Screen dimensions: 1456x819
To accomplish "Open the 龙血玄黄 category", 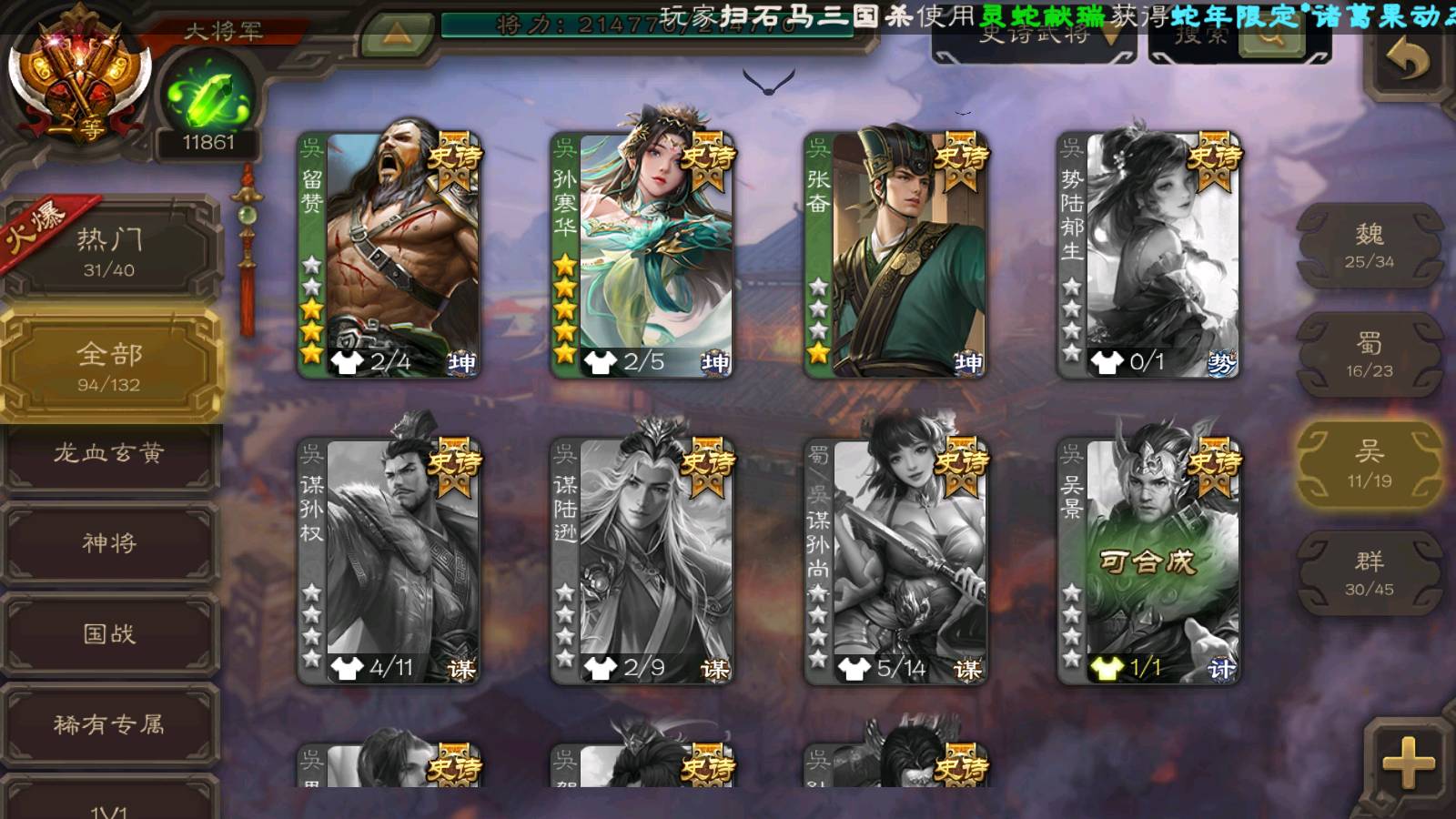I will pyautogui.click(x=109, y=453).
